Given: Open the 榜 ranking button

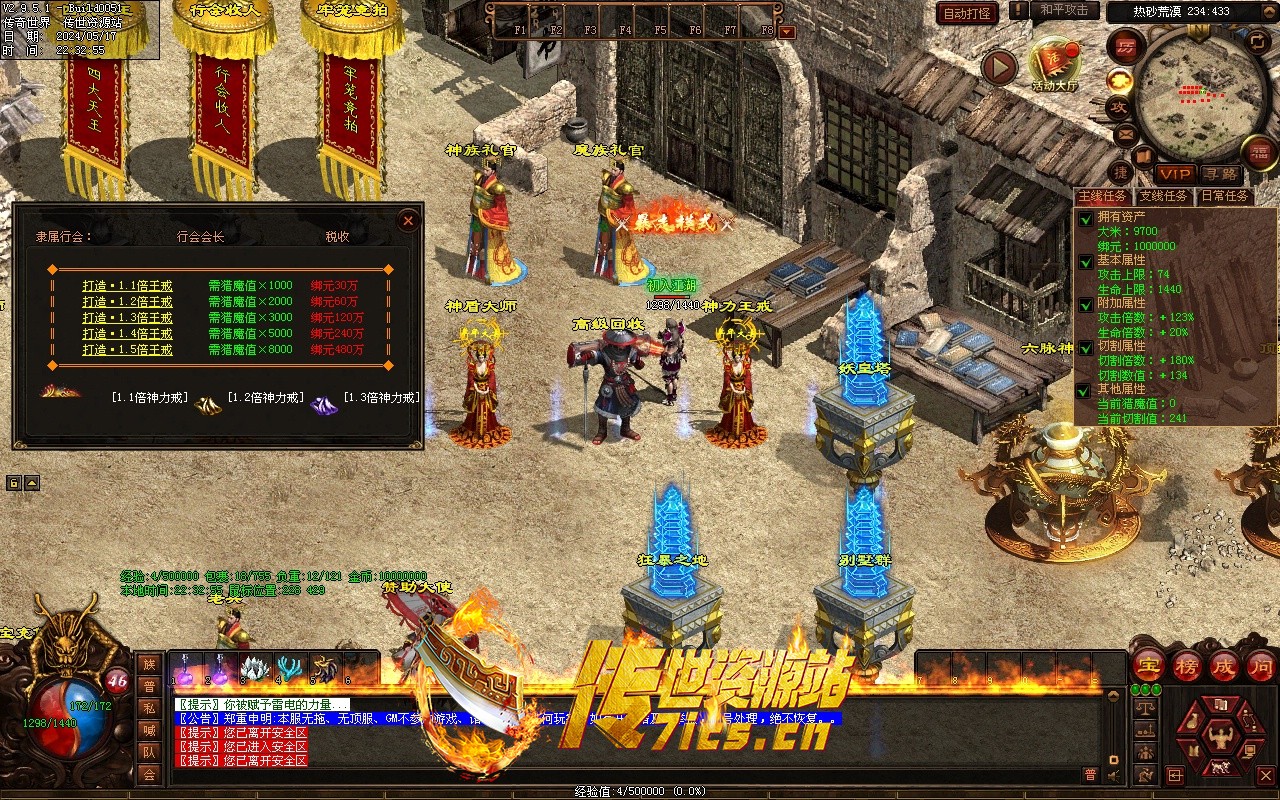Looking at the screenshot, I should coord(1187,665).
